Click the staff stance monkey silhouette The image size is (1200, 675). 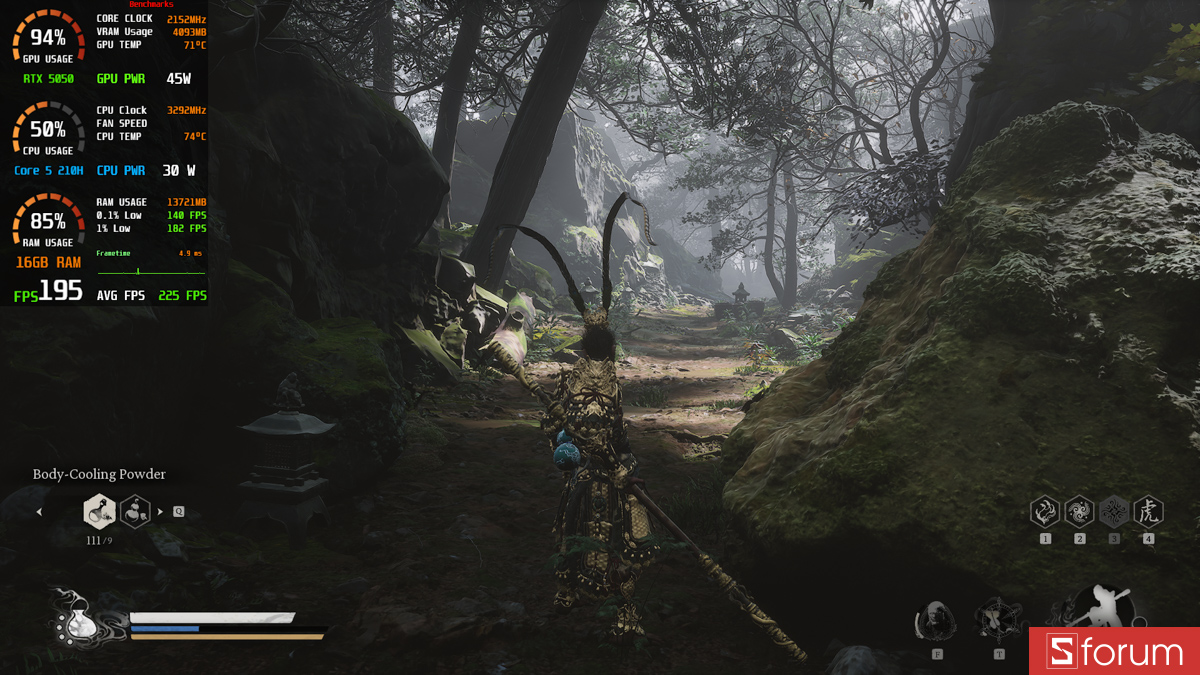pos(1098,606)
